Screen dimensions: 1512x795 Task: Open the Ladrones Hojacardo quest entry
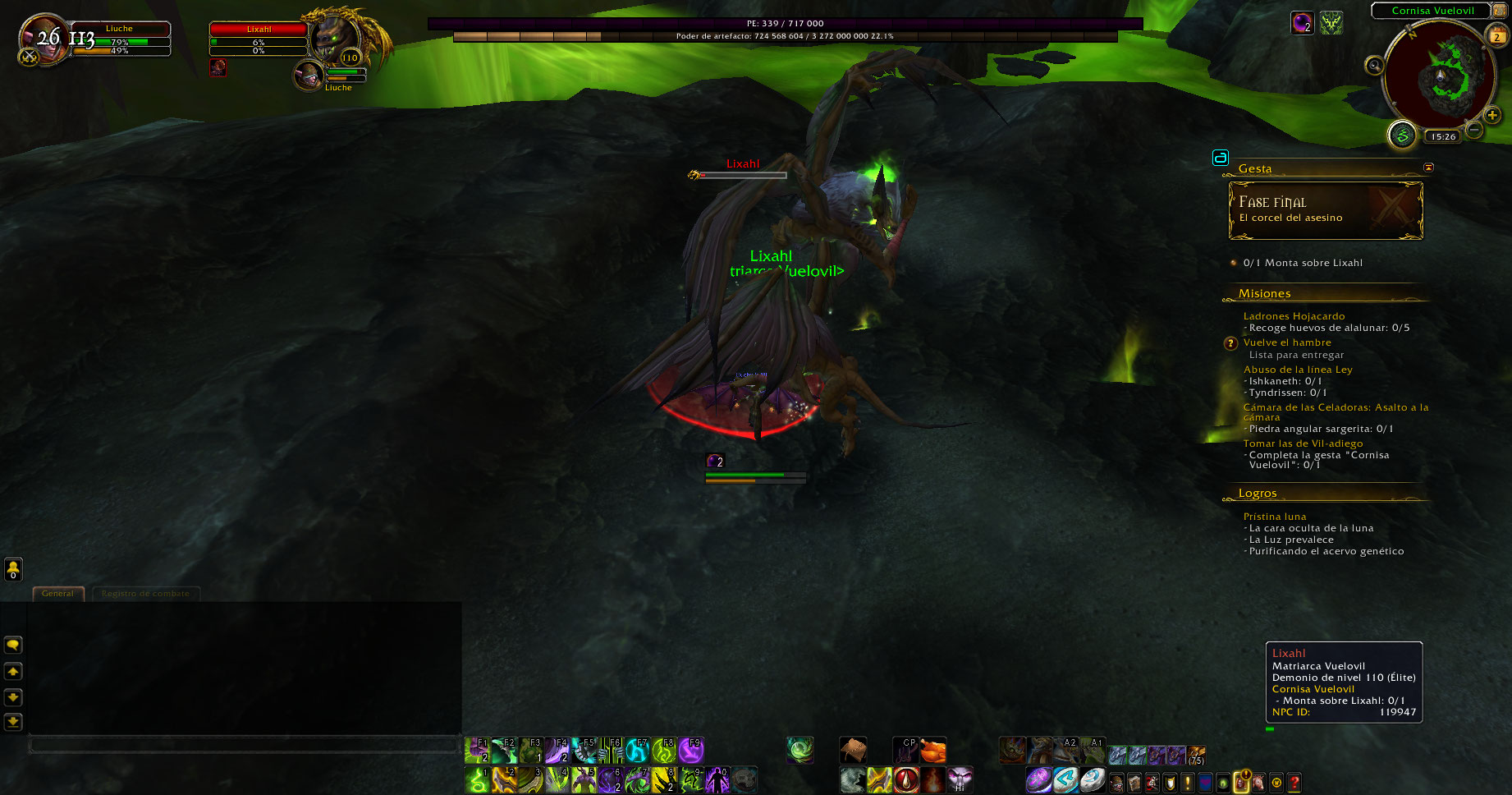click(1294, 316)
